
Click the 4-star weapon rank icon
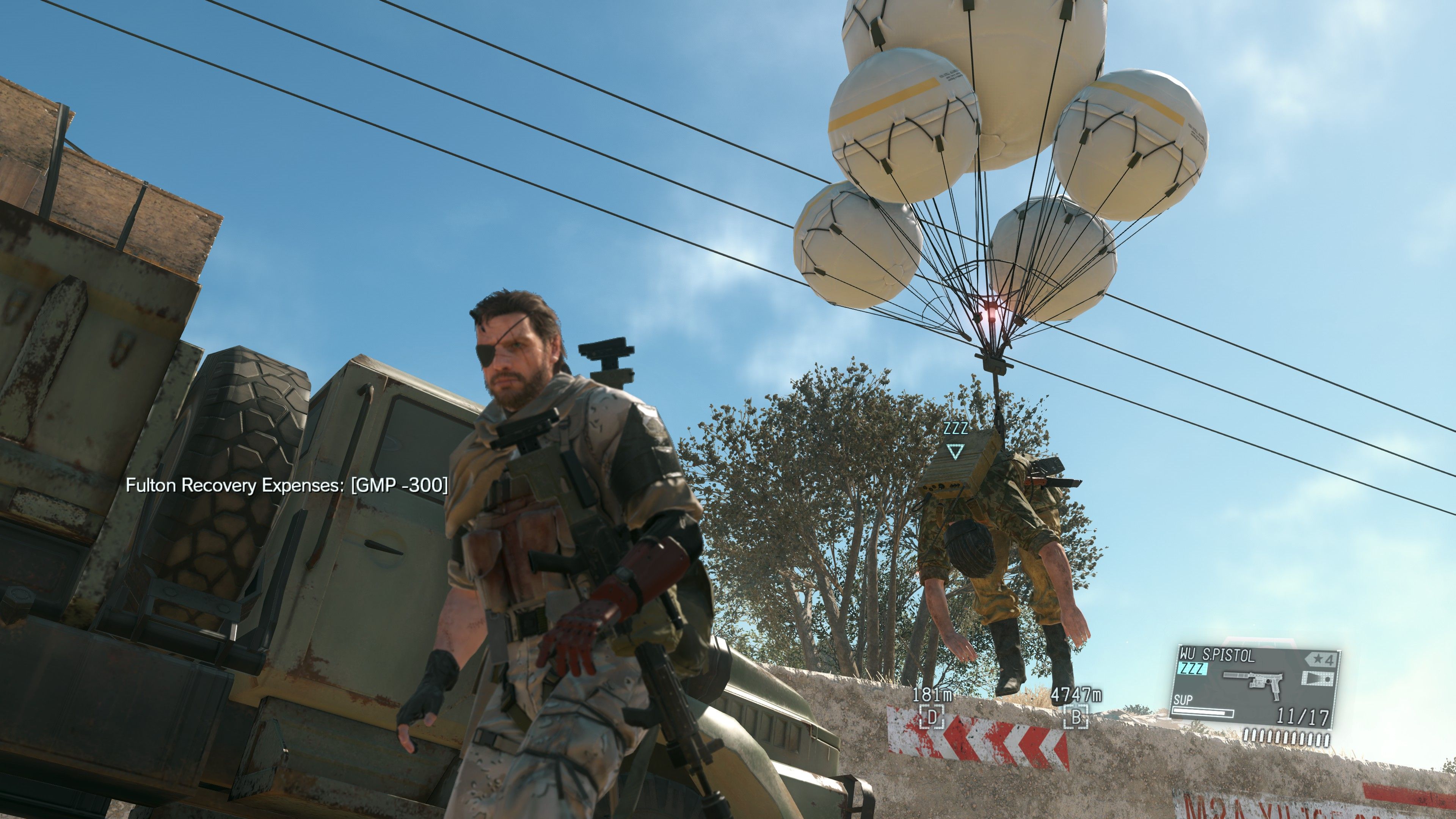pyautogui.click(x=1321, y=659)
